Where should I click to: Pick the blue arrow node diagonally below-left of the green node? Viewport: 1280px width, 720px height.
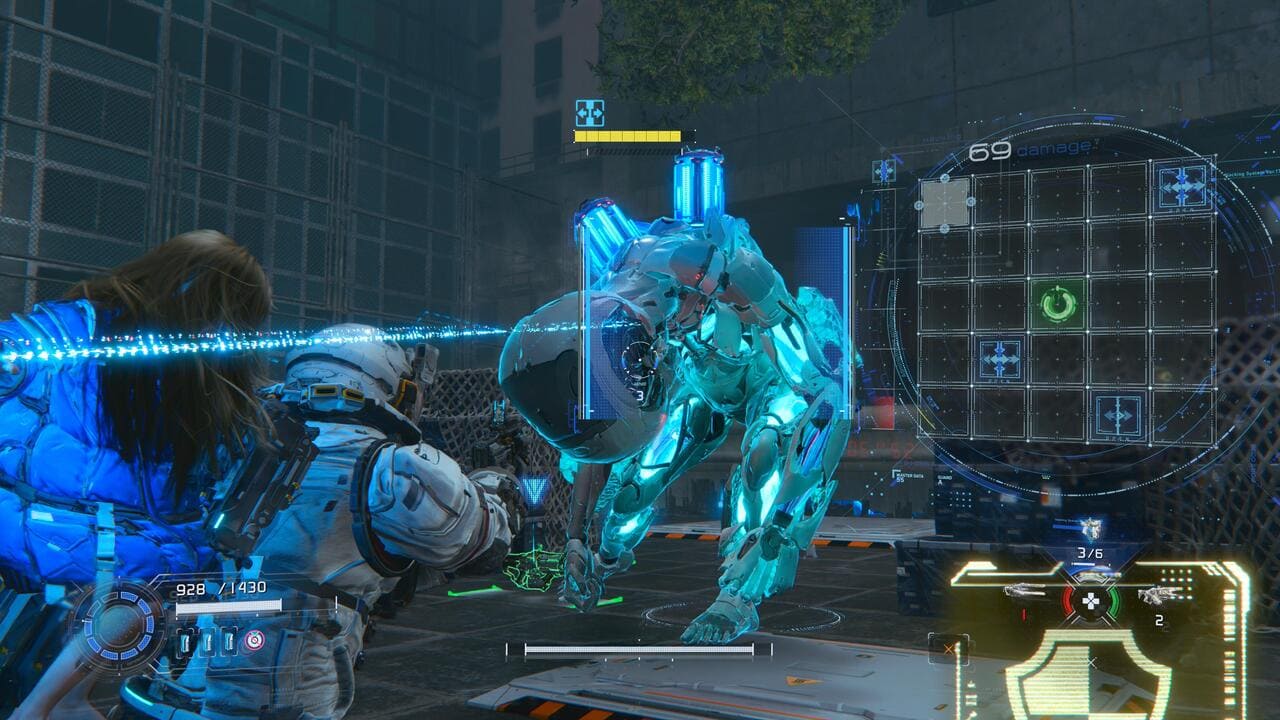999,358
